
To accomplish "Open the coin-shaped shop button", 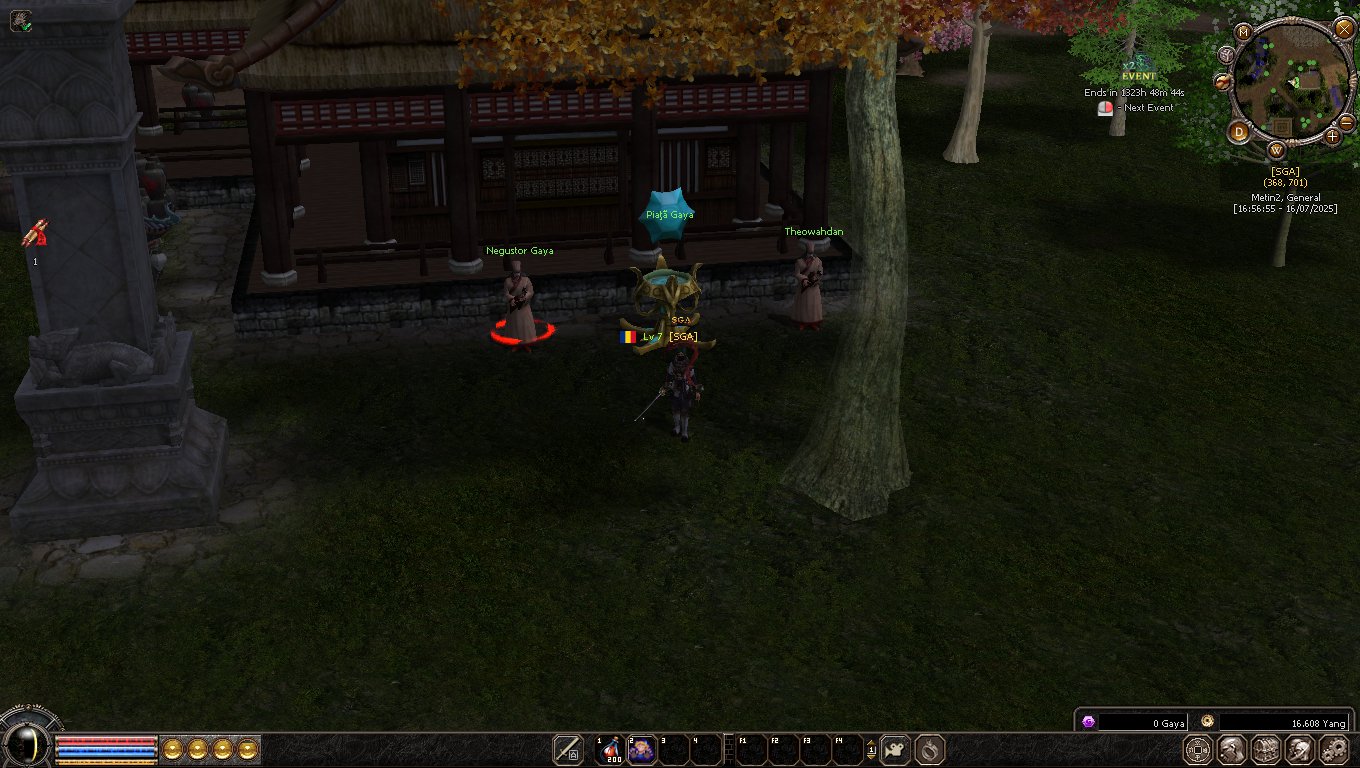I will pyautogui.click(x=1199, y=749).
